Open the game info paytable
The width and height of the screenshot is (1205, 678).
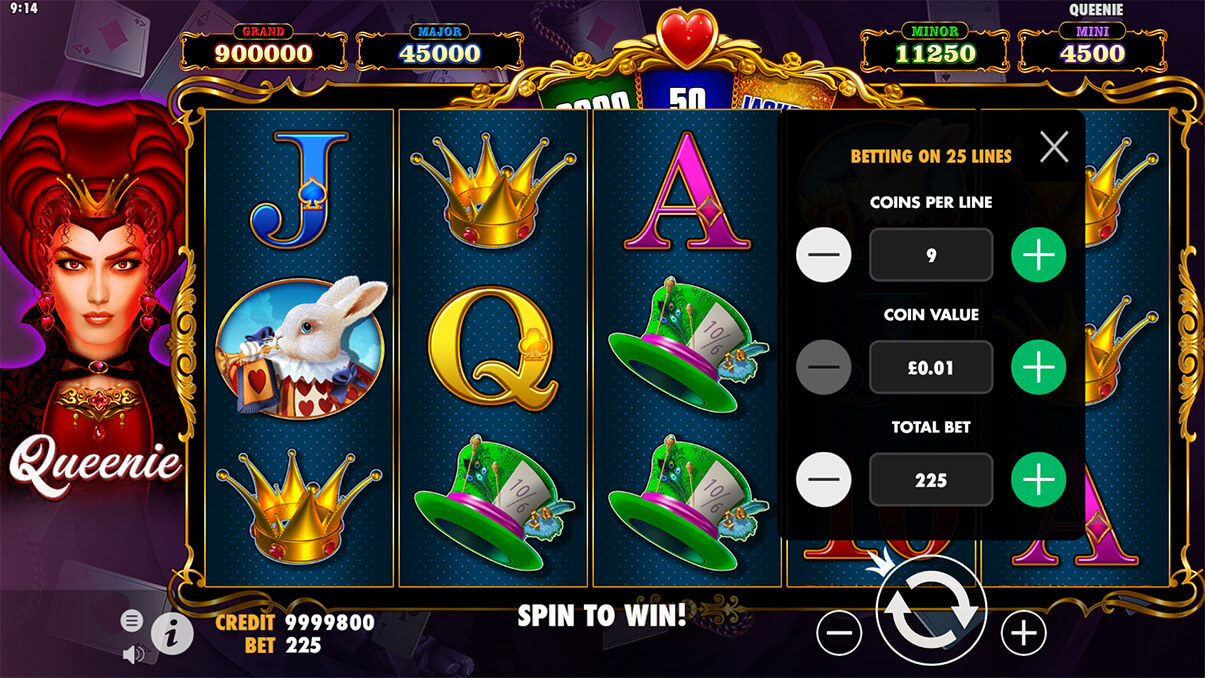[x=171, y=633]
